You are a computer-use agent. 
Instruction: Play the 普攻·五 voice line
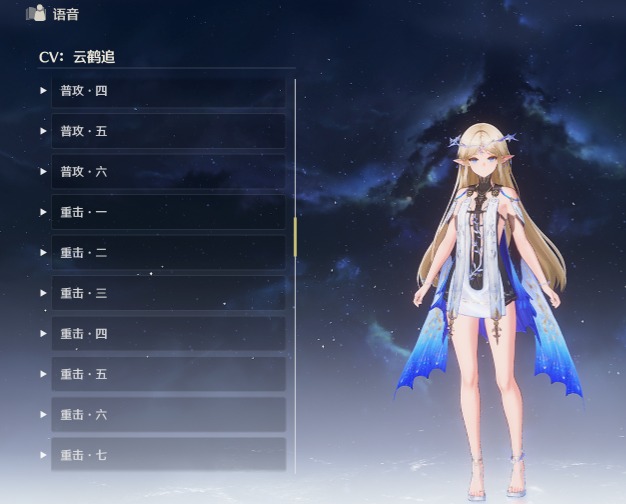click(44, 131)
